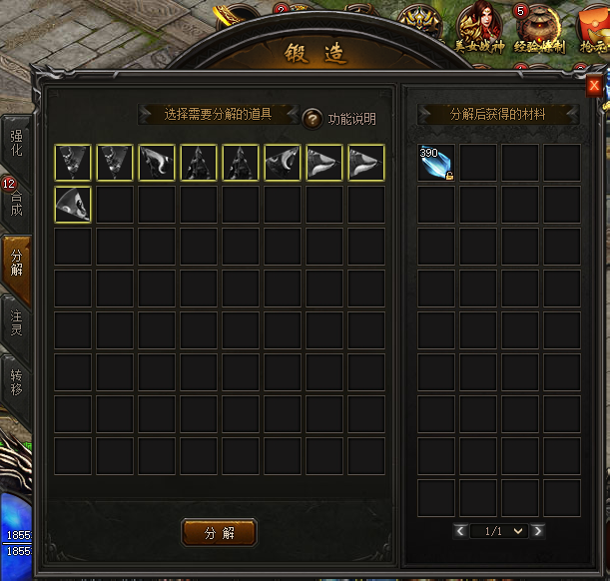The width and height of the screenshot is (611, 581).
Task: Open the 功能说明 help info
Action: [313, 119]
